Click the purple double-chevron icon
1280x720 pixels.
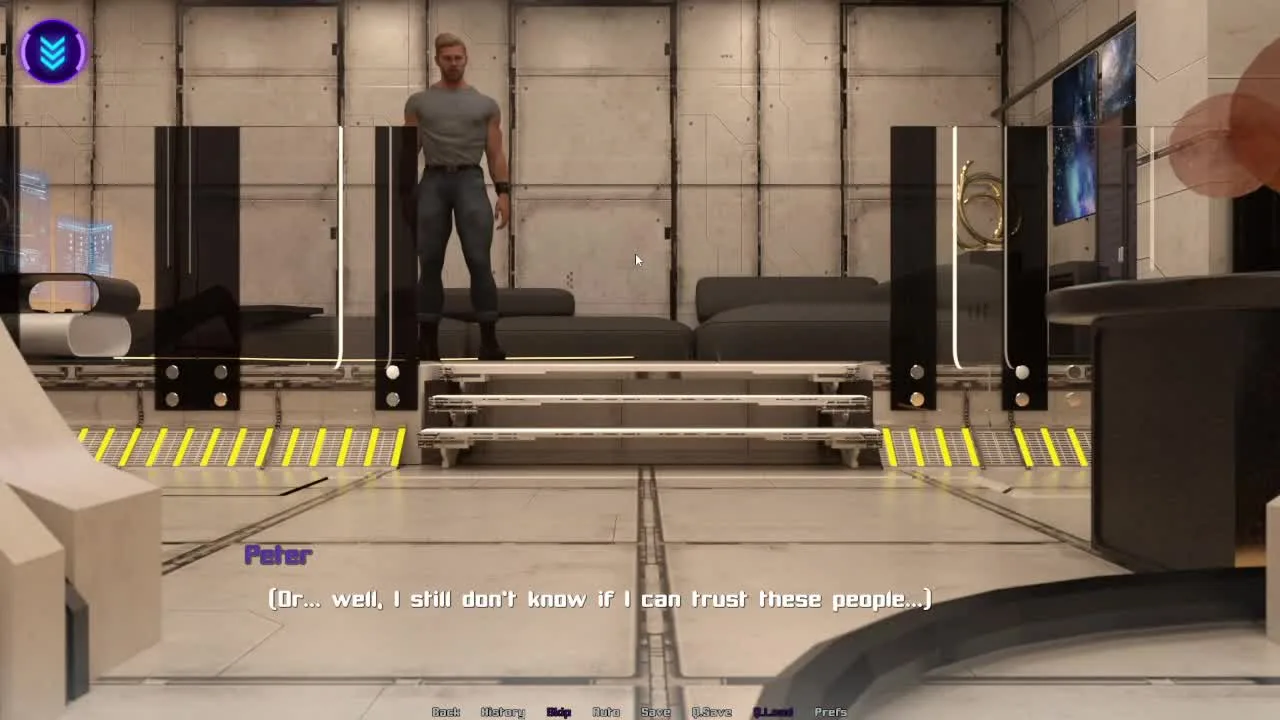tap(53, 51)
